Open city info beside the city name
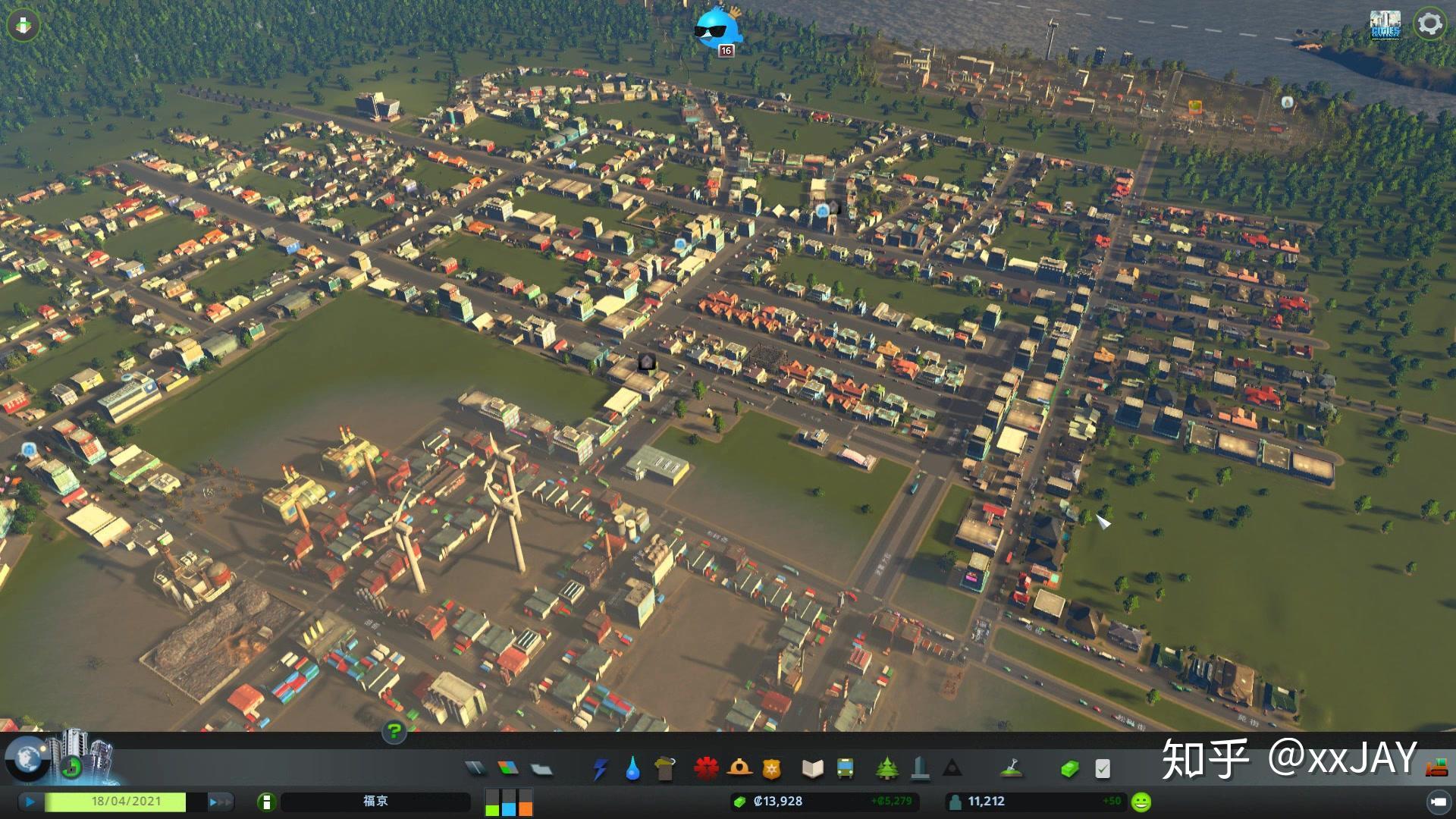Screen dimensions: 1456x819 (266, 802)
